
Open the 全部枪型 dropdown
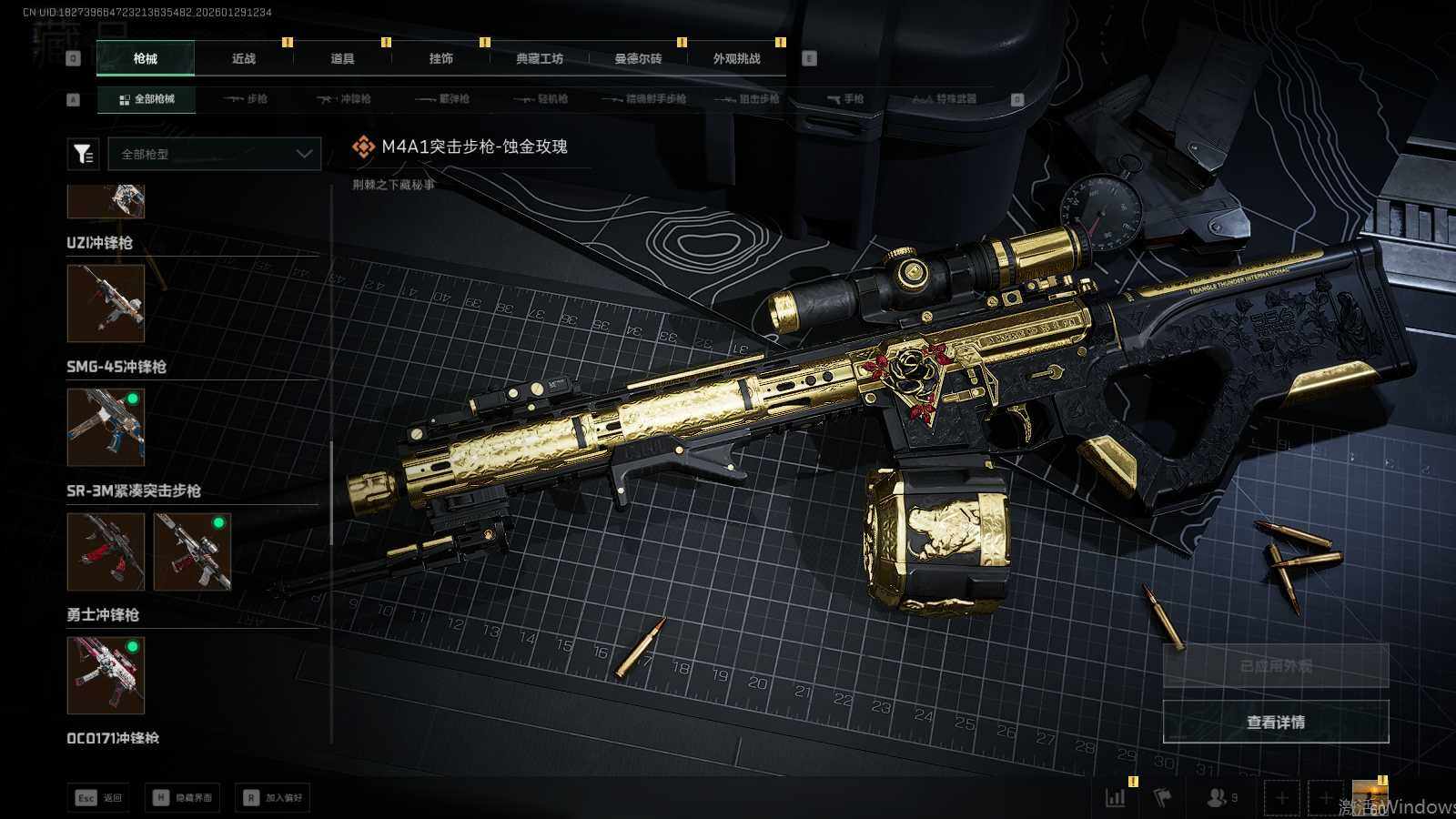pyautogui.click(x=215, y=154)
